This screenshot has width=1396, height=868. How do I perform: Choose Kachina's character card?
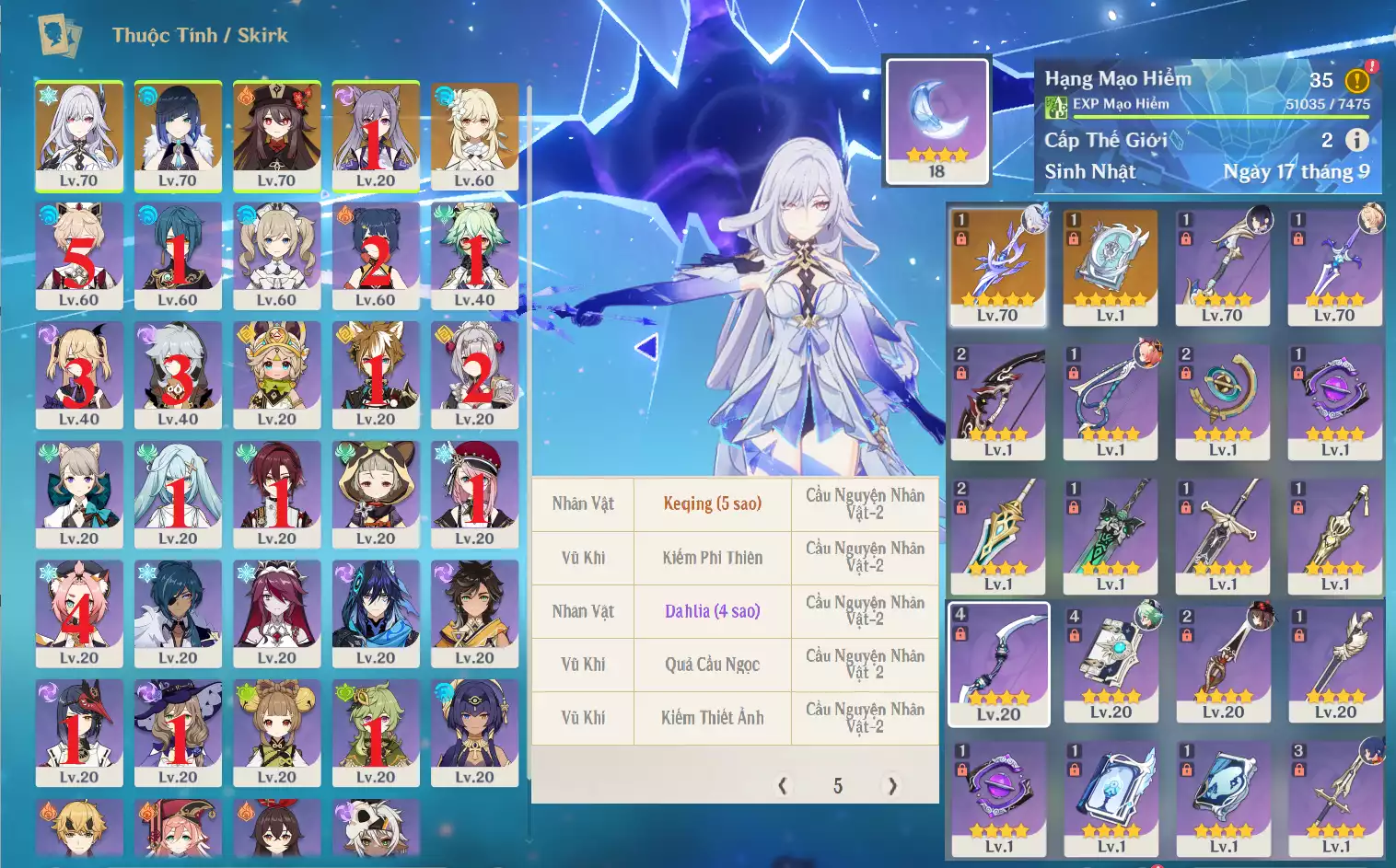point(276,375)
